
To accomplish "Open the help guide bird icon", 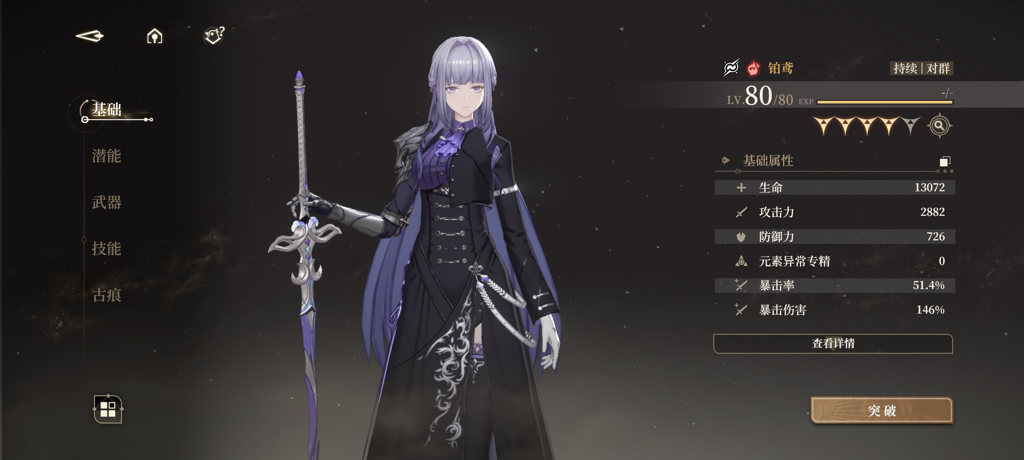I will pos(214,36).
